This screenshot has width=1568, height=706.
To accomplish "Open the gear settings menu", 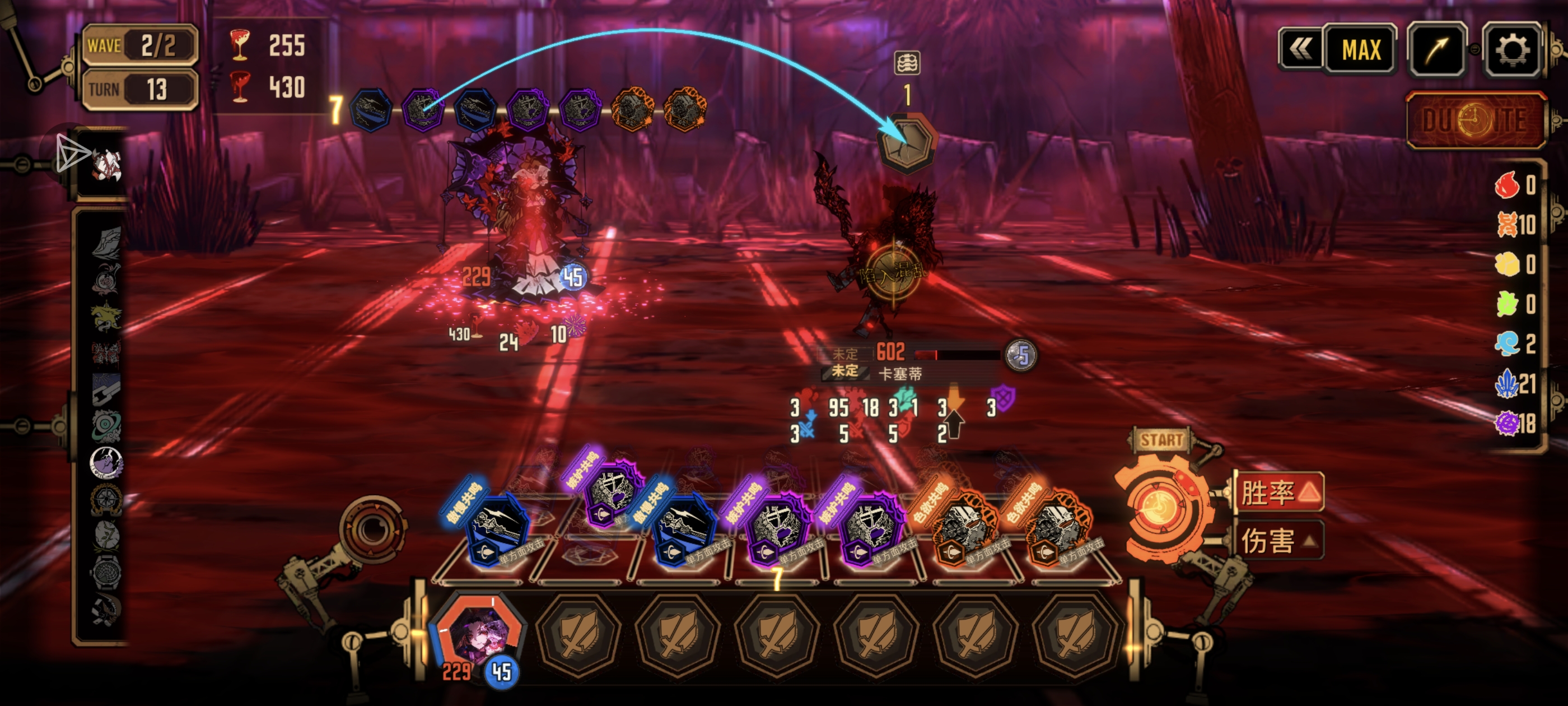I will pos(1512,50).
